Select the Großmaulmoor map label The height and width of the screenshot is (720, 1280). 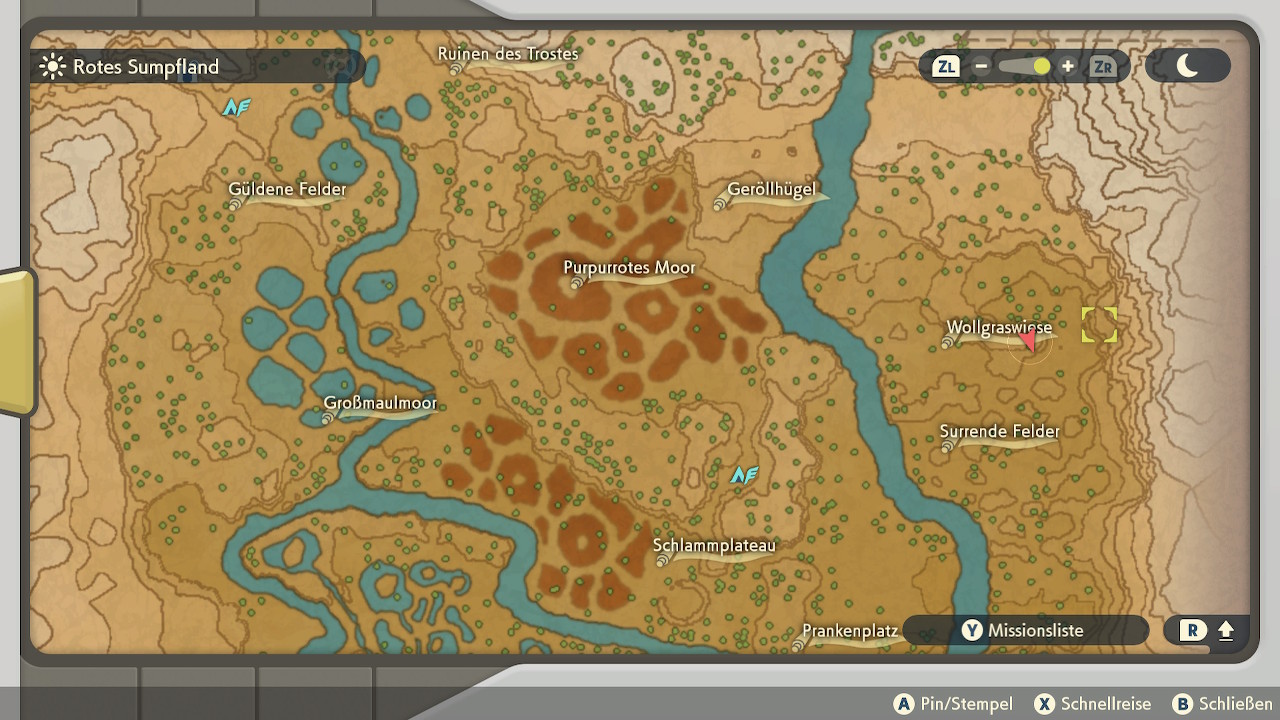(380, 404)
